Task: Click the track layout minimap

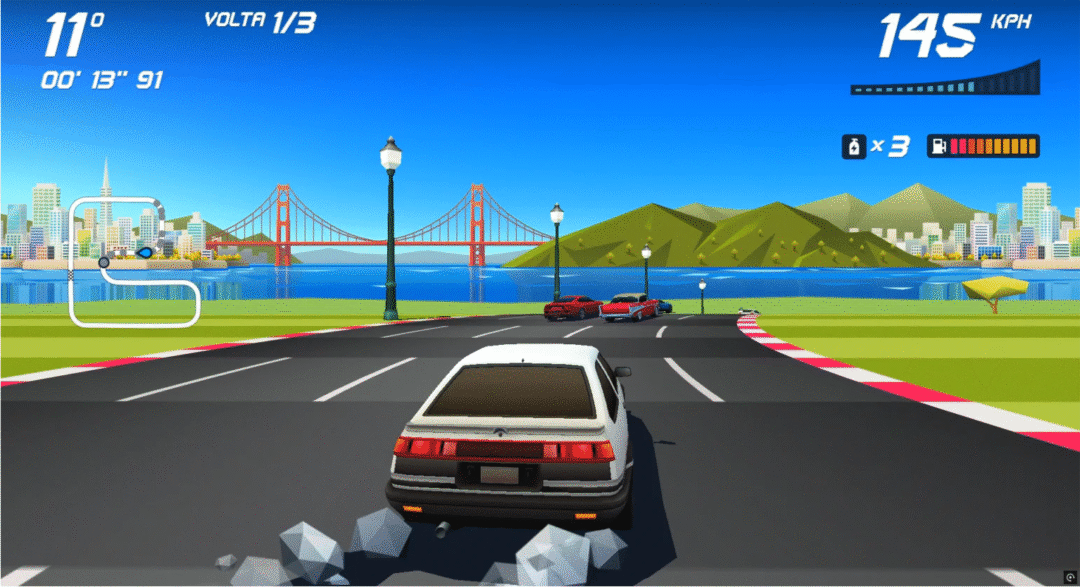Action: click(134, 262)
